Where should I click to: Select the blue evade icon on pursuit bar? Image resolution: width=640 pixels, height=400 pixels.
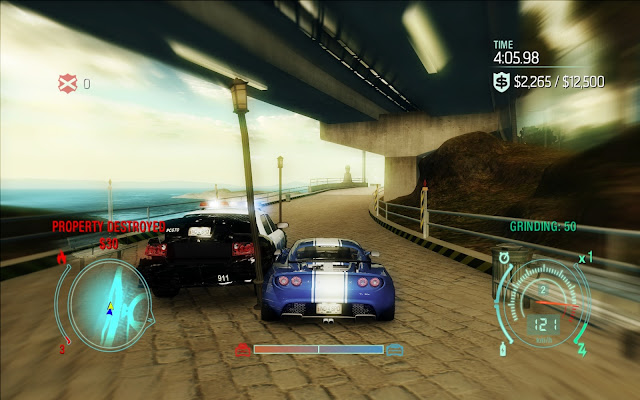click(395, 349)
